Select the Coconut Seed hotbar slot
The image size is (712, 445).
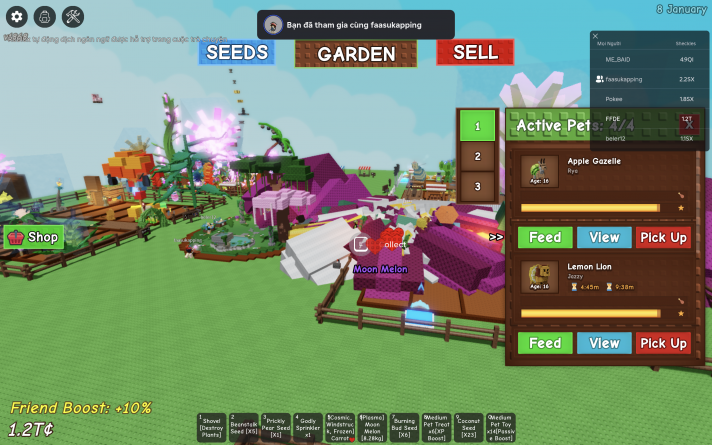click(x=468, y=428)
